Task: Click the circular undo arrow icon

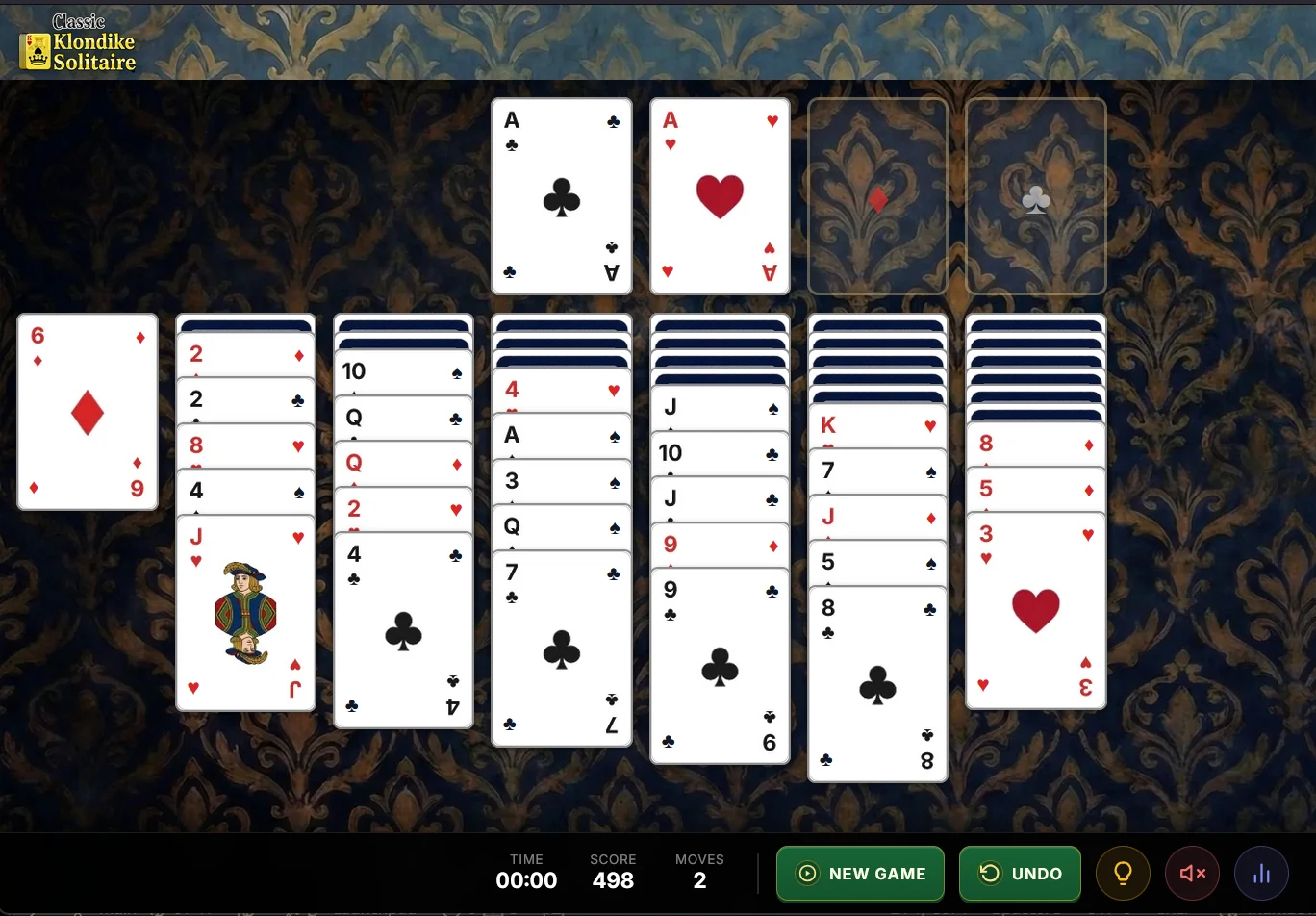Action: coord(990,874)
